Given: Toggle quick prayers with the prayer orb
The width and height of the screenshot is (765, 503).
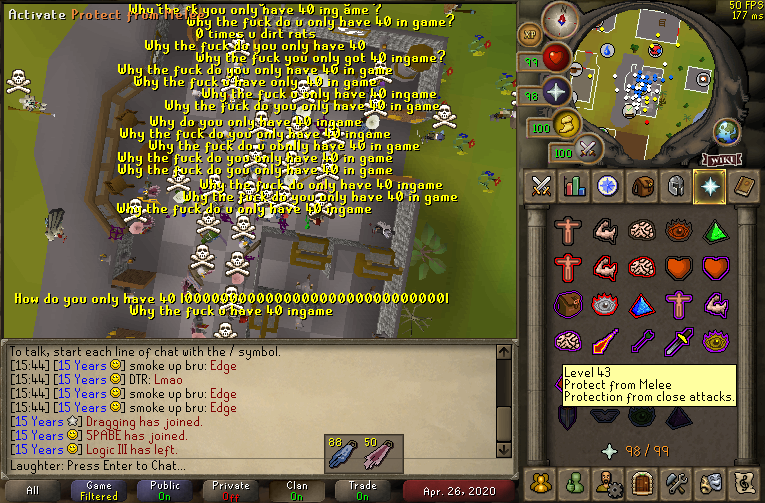Looking at the screenshot, I should click(555, 93).
